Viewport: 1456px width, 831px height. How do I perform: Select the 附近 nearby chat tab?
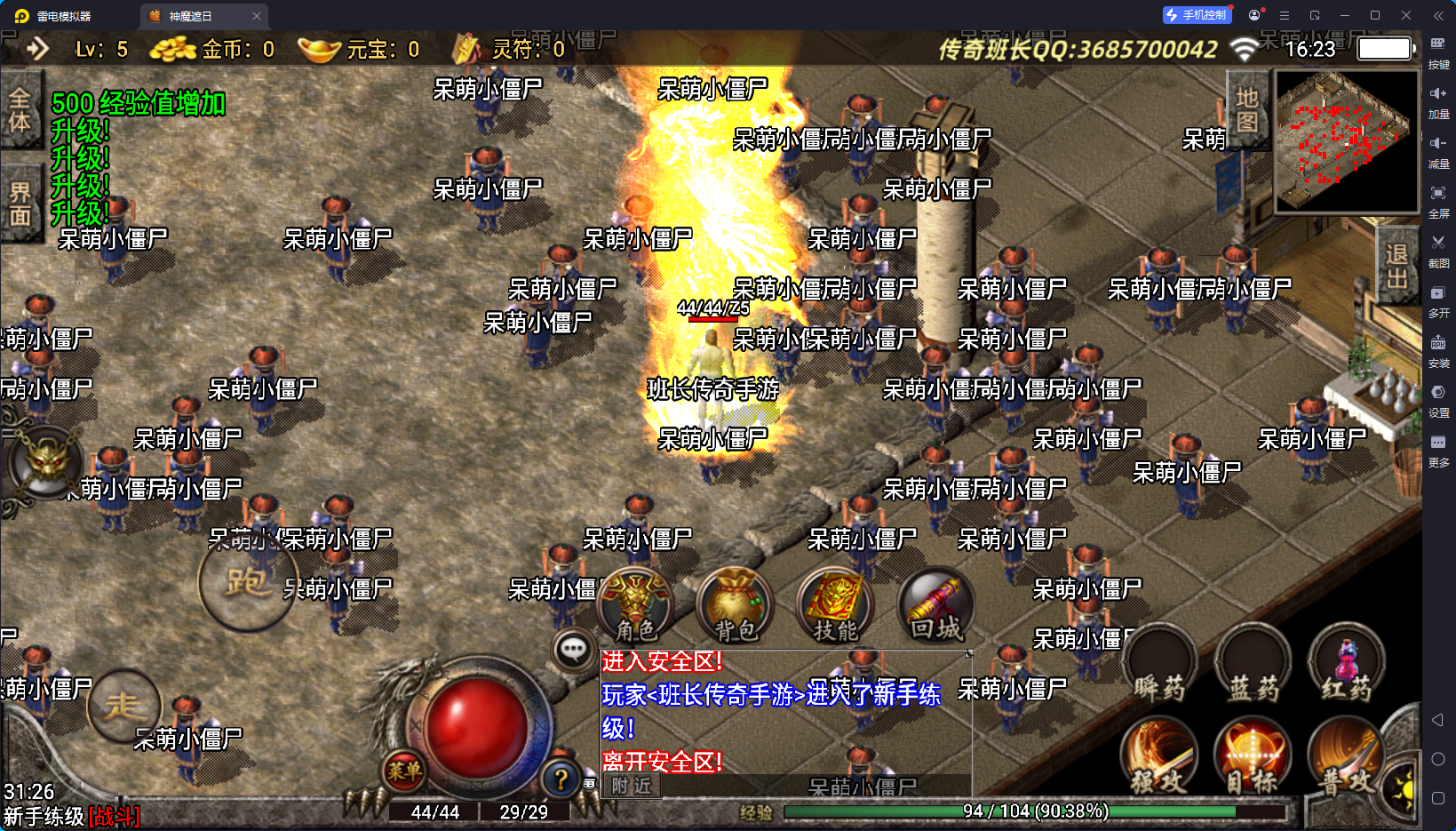pyautogui.click(x=632, y=786)
